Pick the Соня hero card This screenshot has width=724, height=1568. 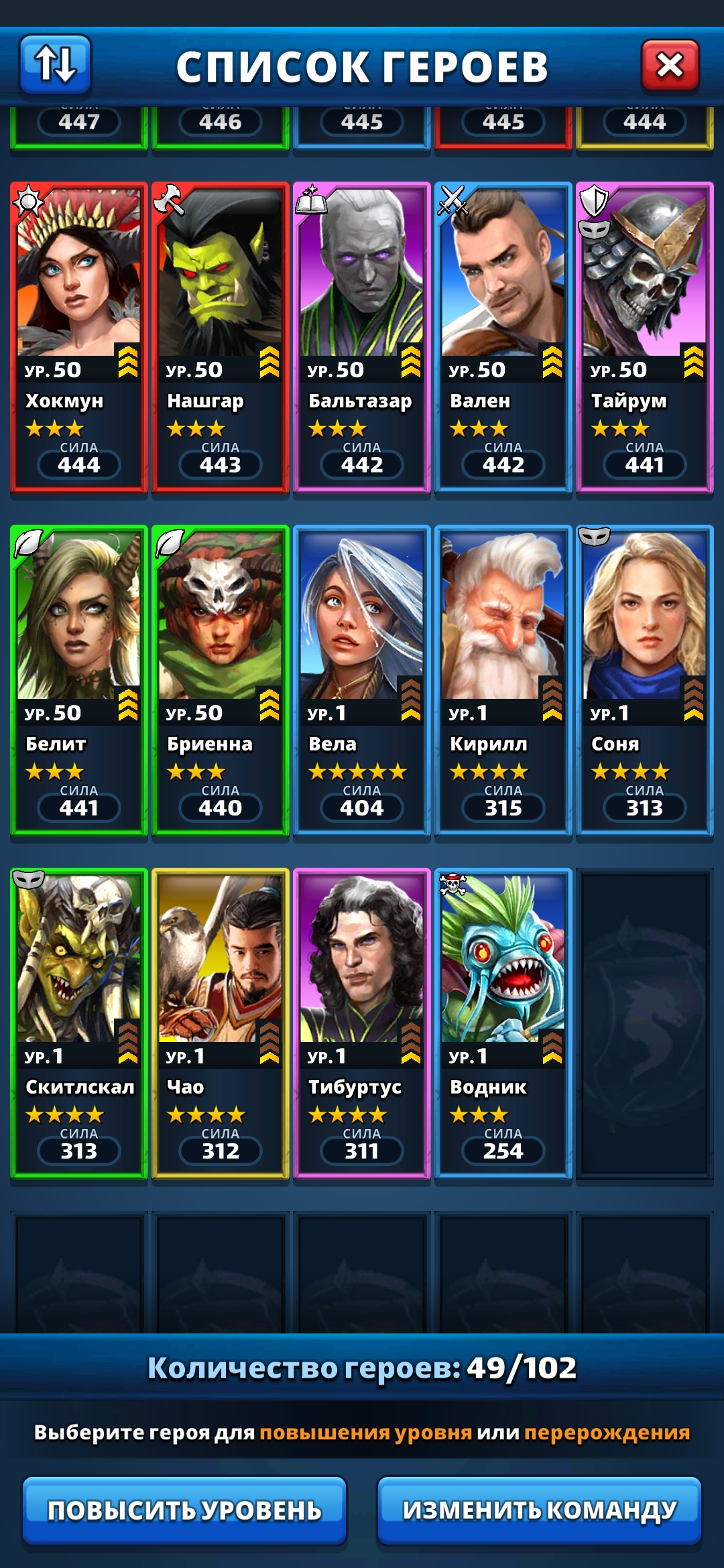(x=644, y=678)
